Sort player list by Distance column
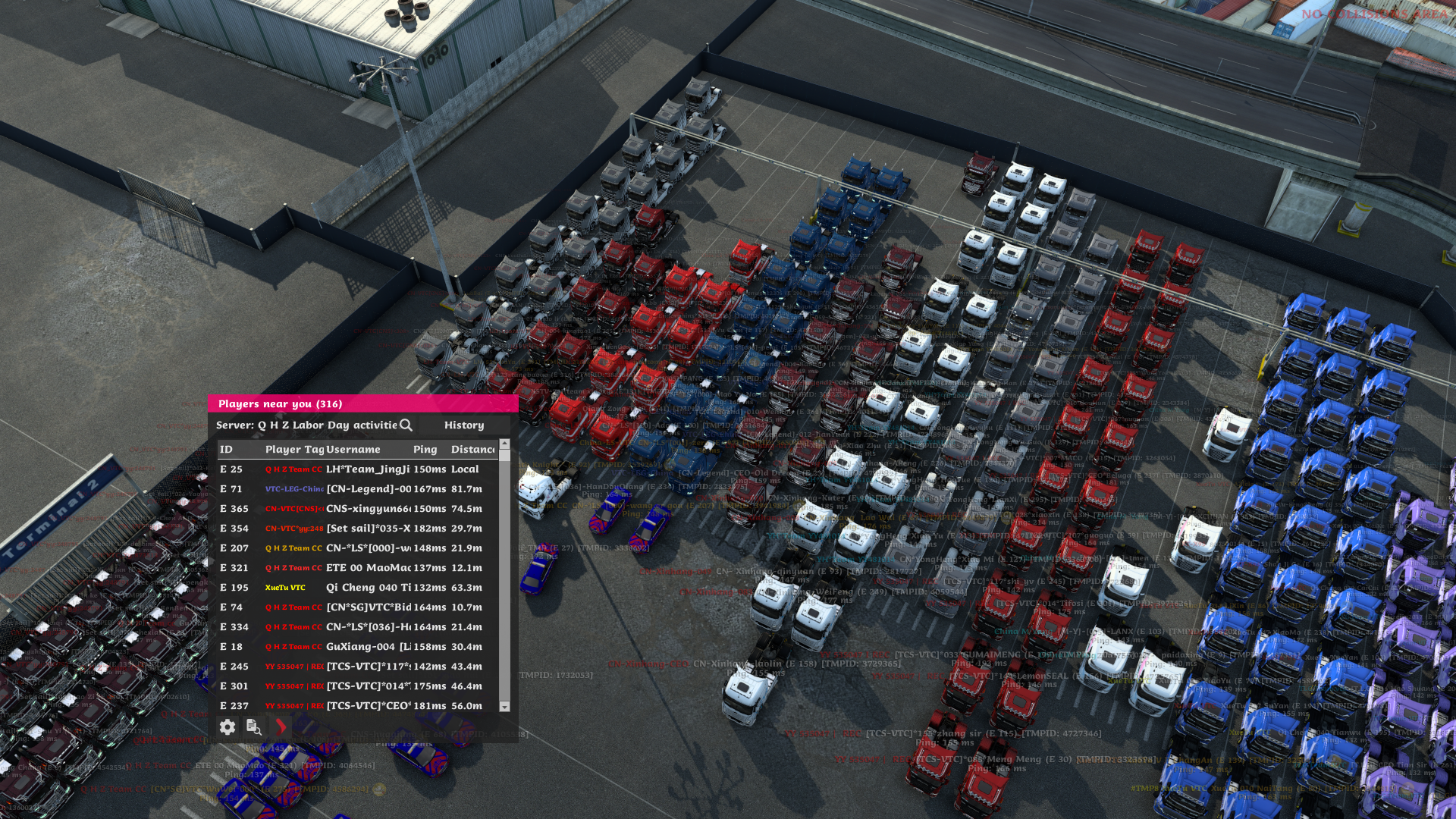The height and width of the screenshot is (819, 1456). pos(472,450)
